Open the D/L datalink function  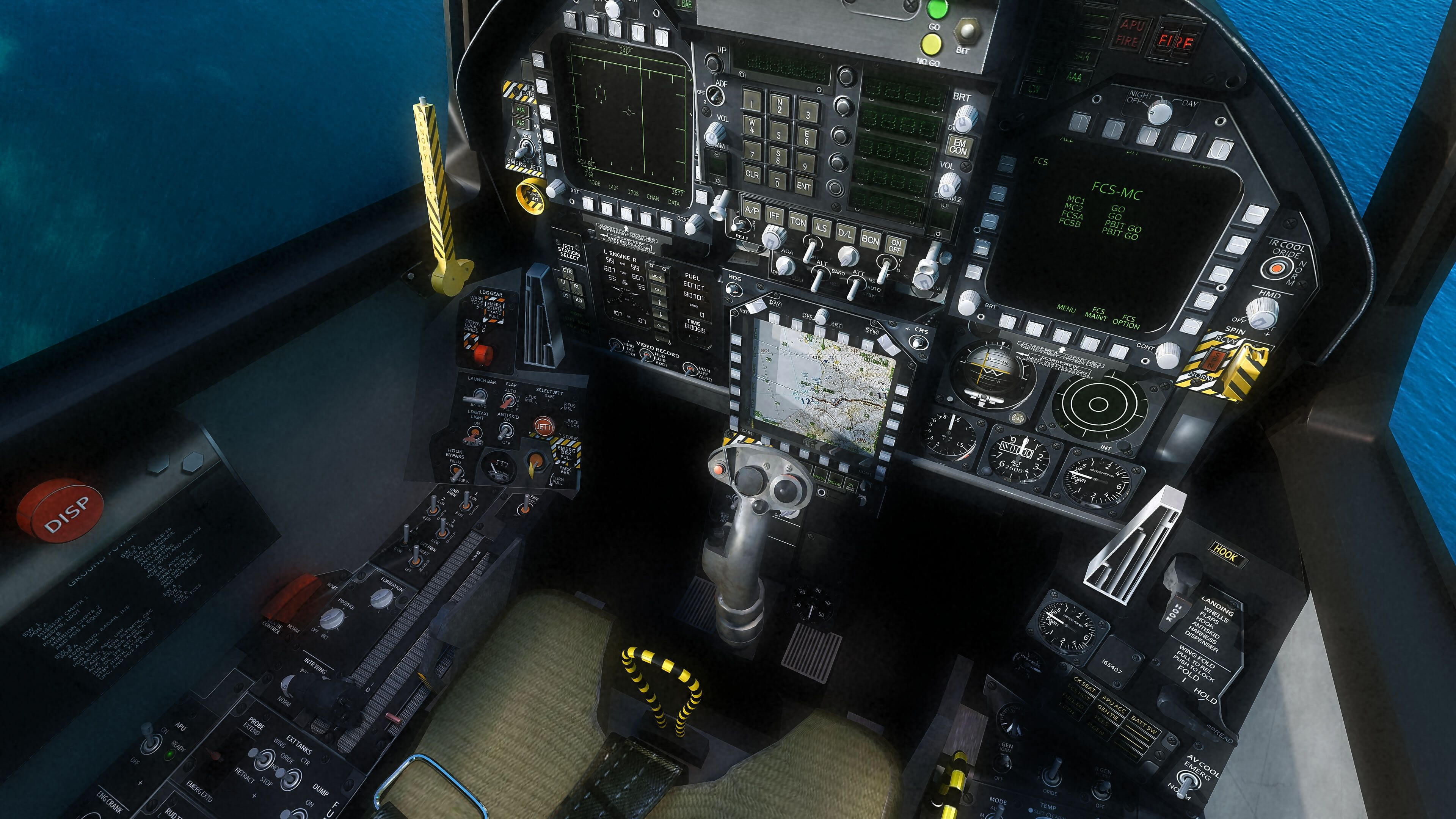pos(846,233)
